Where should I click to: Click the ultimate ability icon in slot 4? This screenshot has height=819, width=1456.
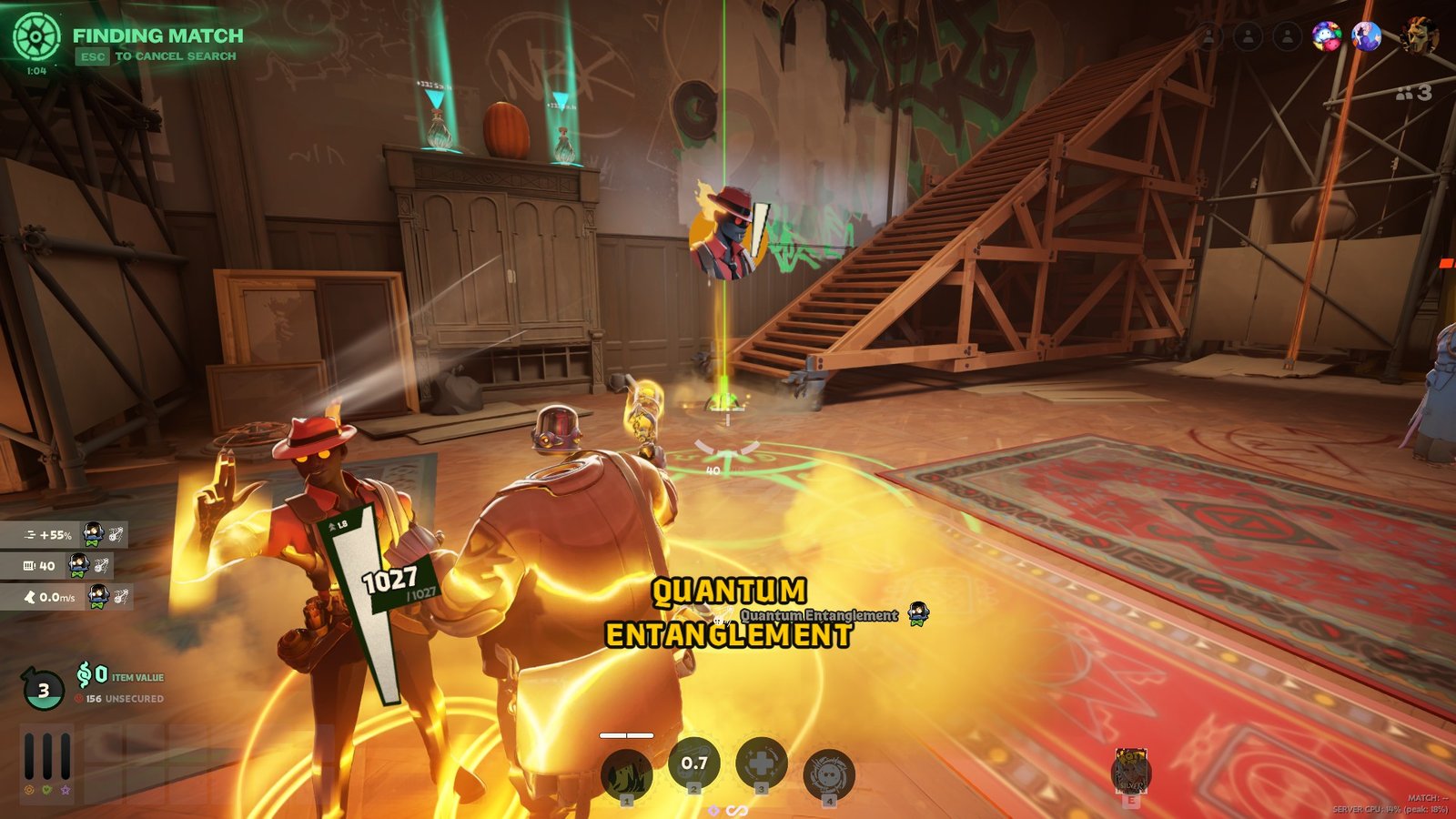[829, 767]
